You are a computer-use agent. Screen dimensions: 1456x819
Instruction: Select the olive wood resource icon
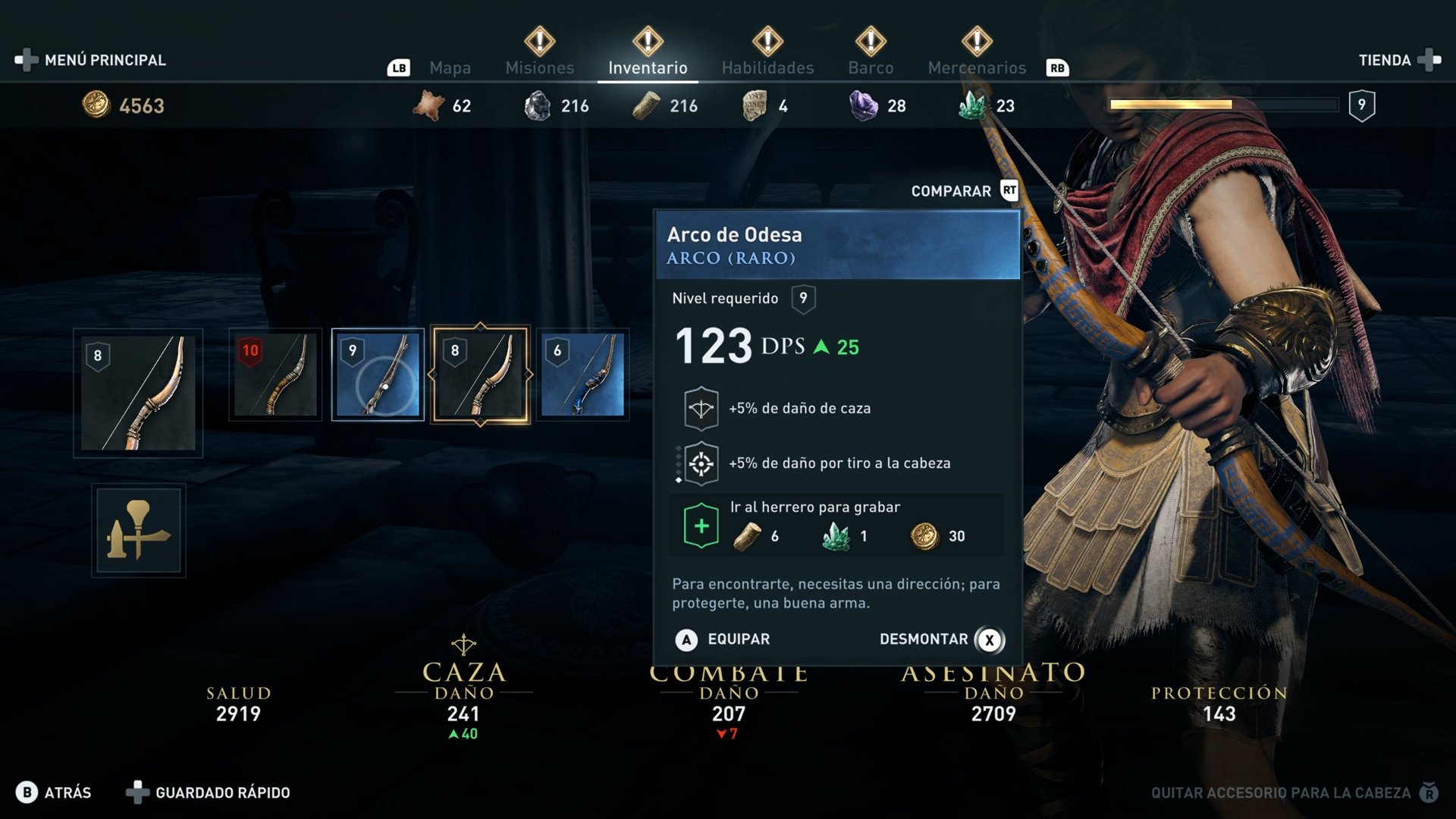645,105
